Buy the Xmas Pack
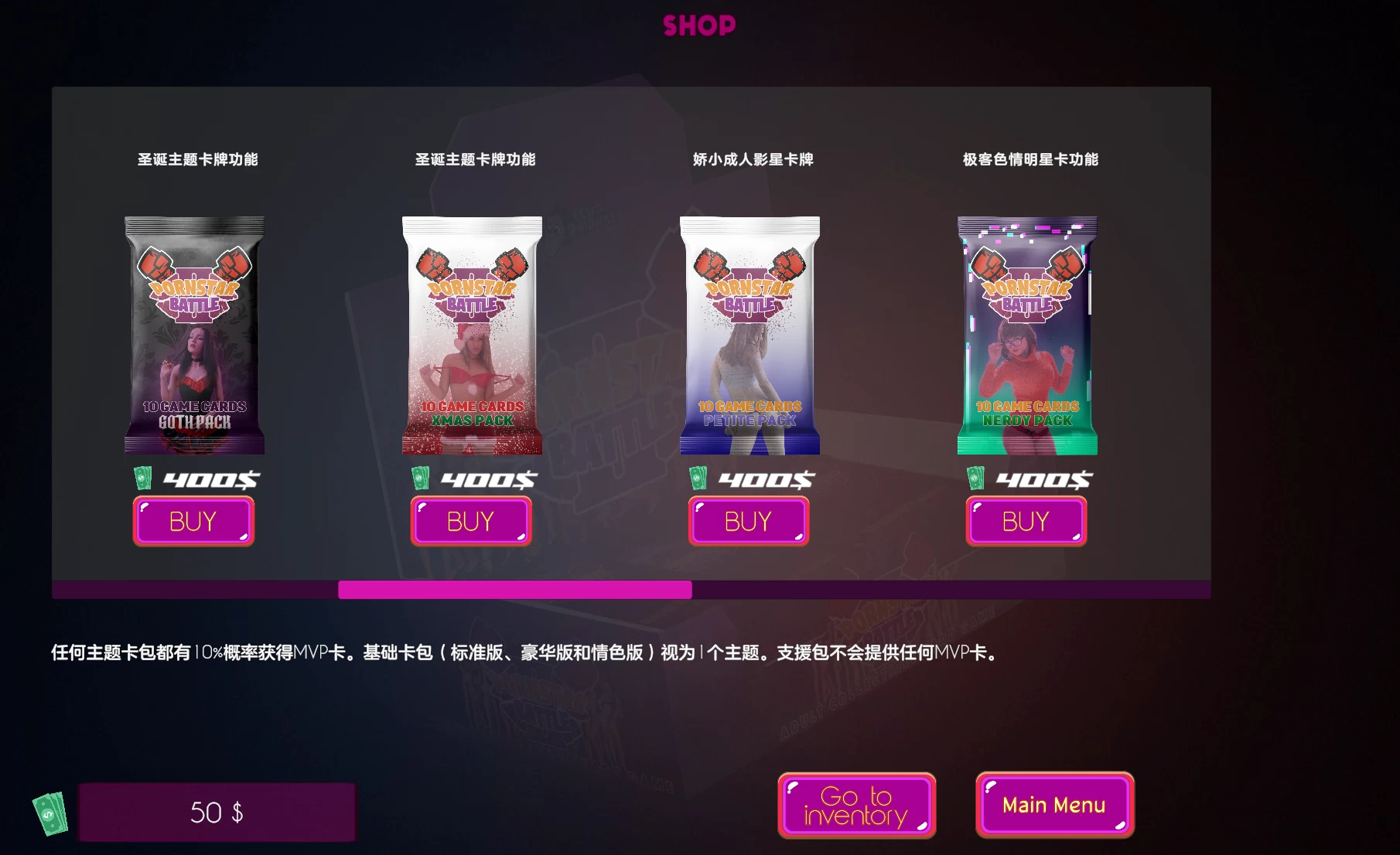Image resolution: width=1400 pixels, height=855 pixels. [471, 521]
